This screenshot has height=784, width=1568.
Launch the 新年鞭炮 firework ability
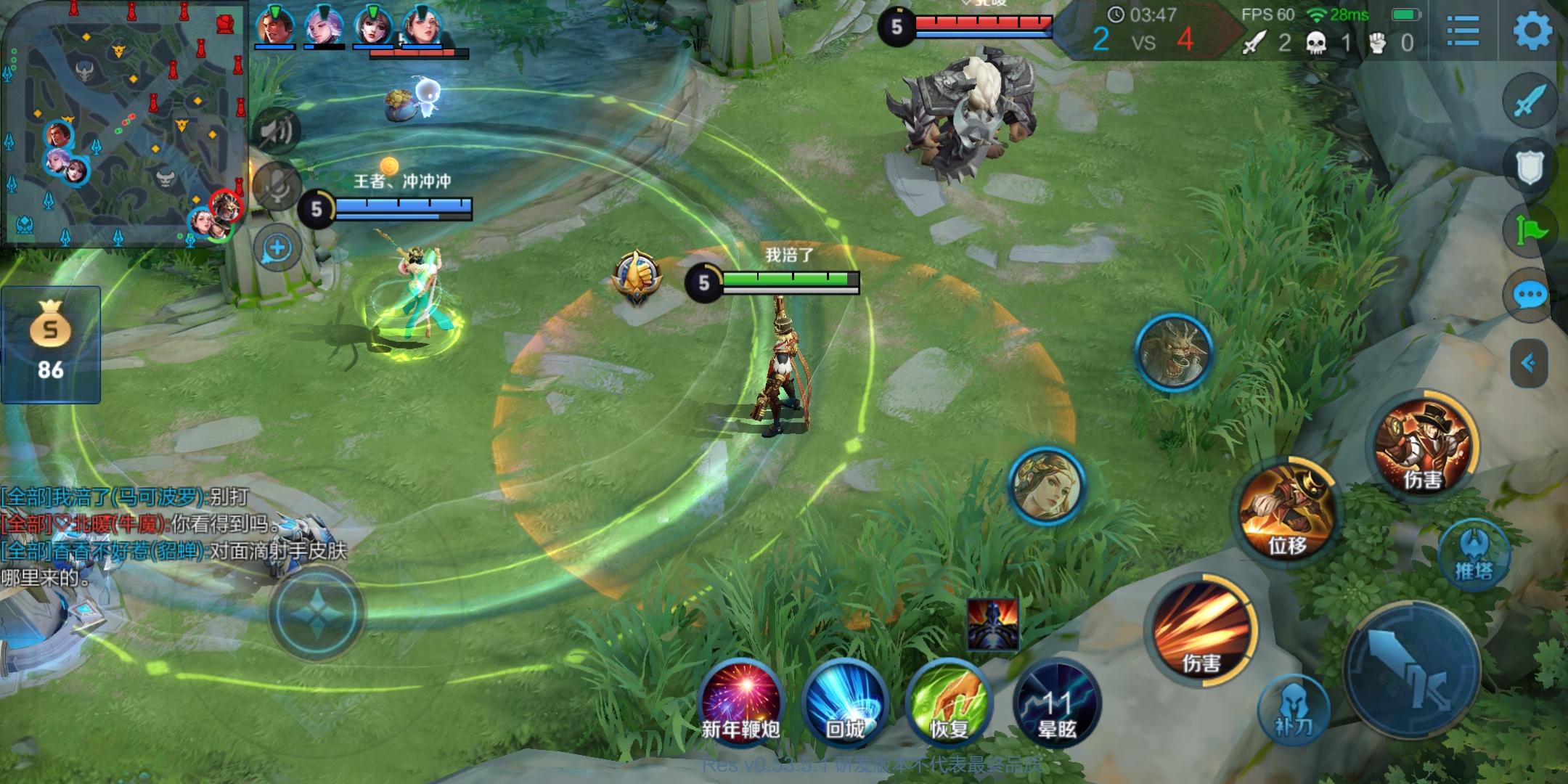point(740,699)
